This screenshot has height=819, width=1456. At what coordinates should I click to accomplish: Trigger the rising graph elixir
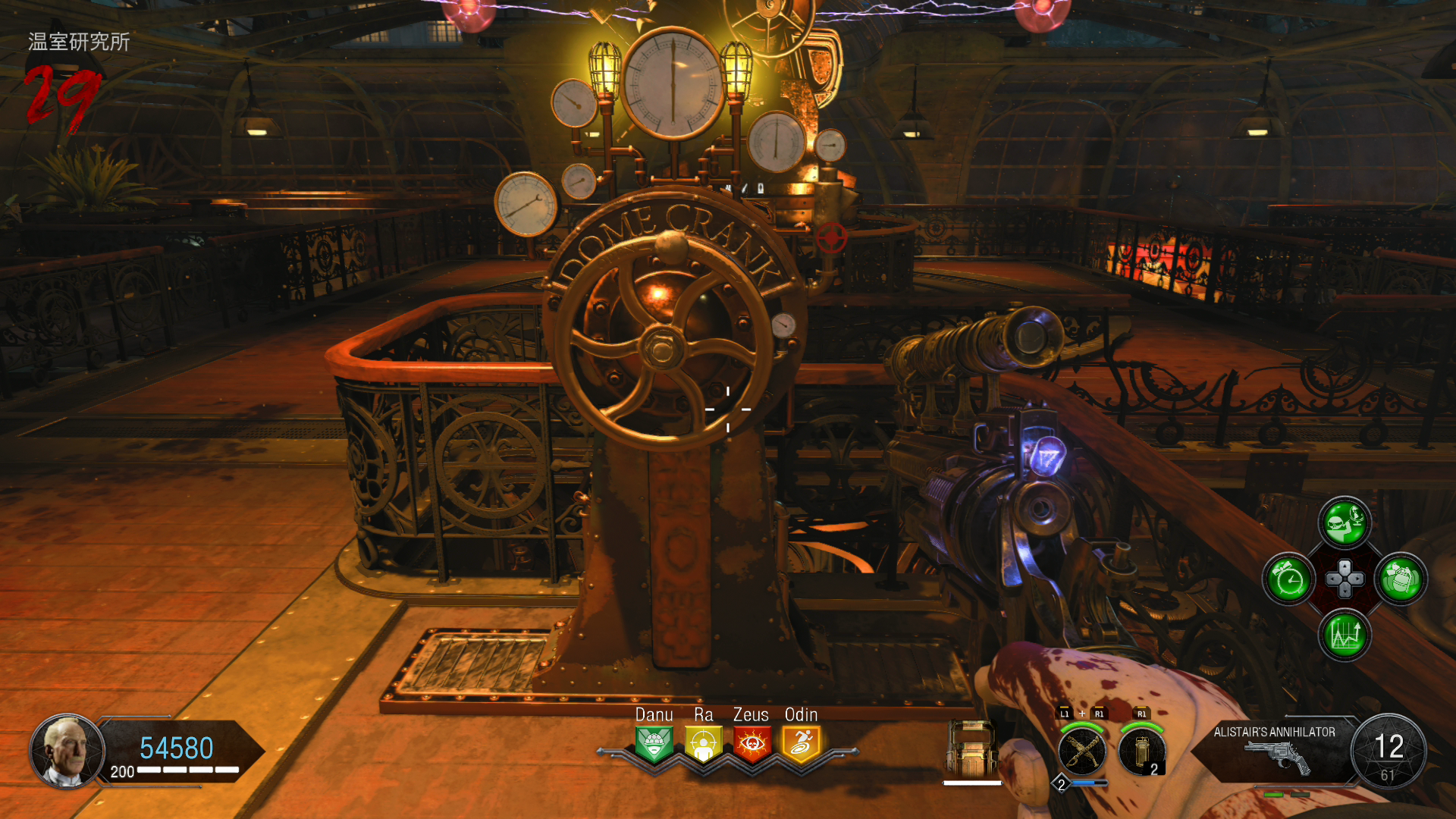[x=1345, y=635]
